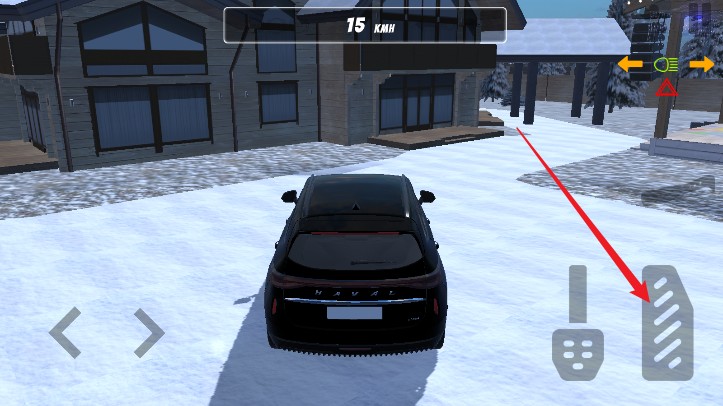Steer right with the right chevron arrow

(x=149, y=332)
